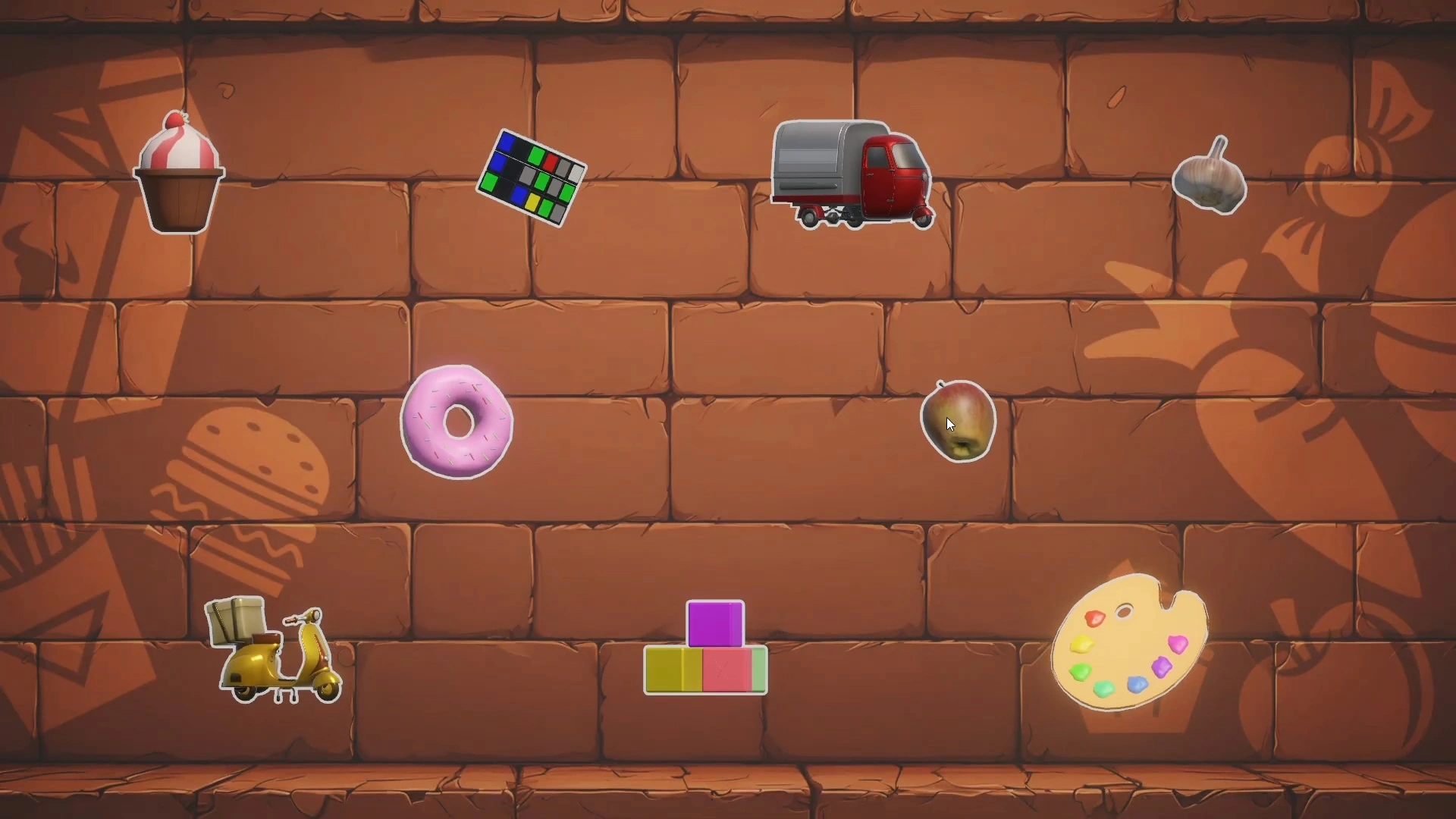Click the thumb hole of the palette
The height and width of the screenshot is (819, 1456).
click(x=1125, y=611)
